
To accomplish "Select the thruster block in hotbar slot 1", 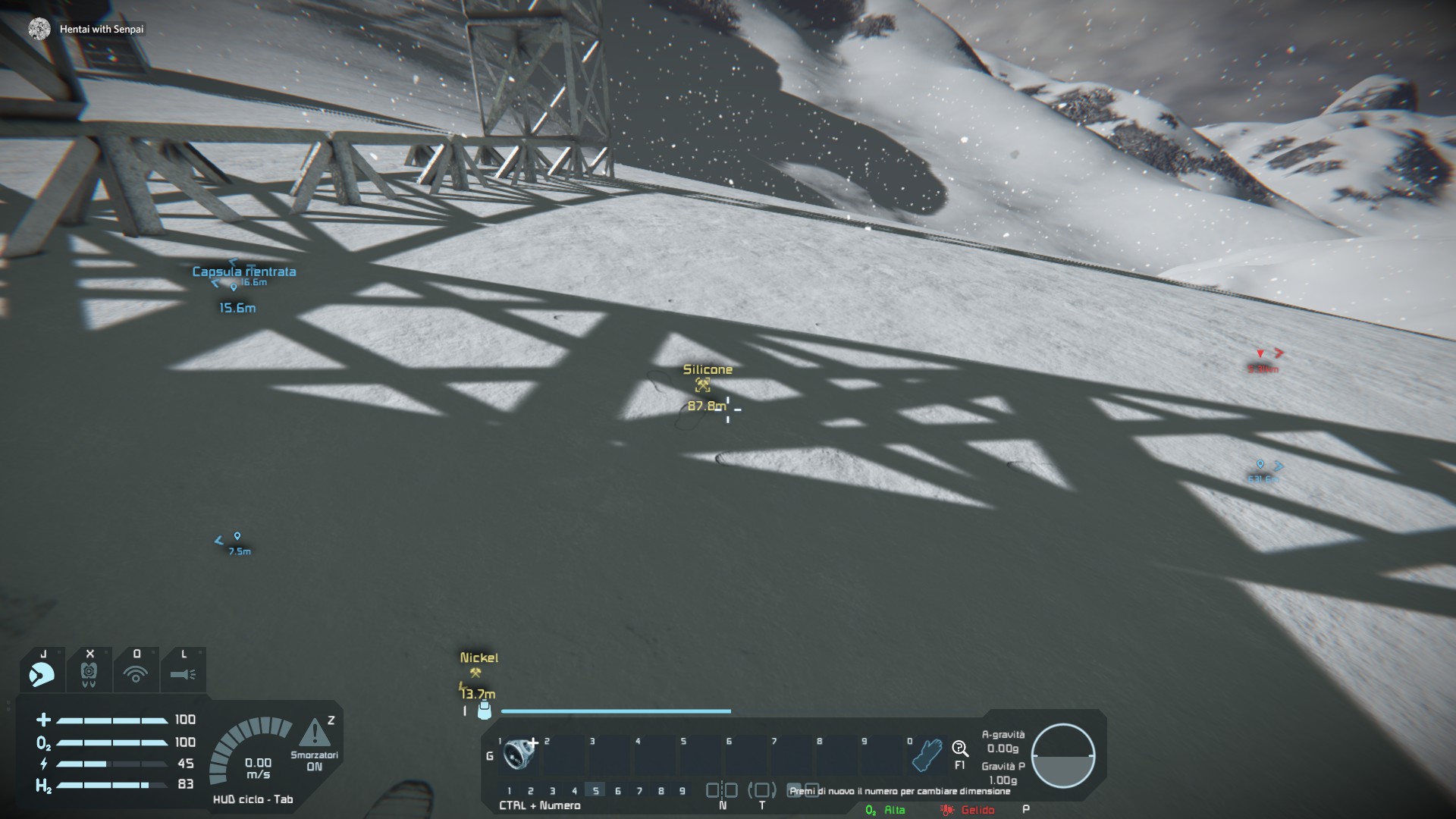I will point(519,753).
